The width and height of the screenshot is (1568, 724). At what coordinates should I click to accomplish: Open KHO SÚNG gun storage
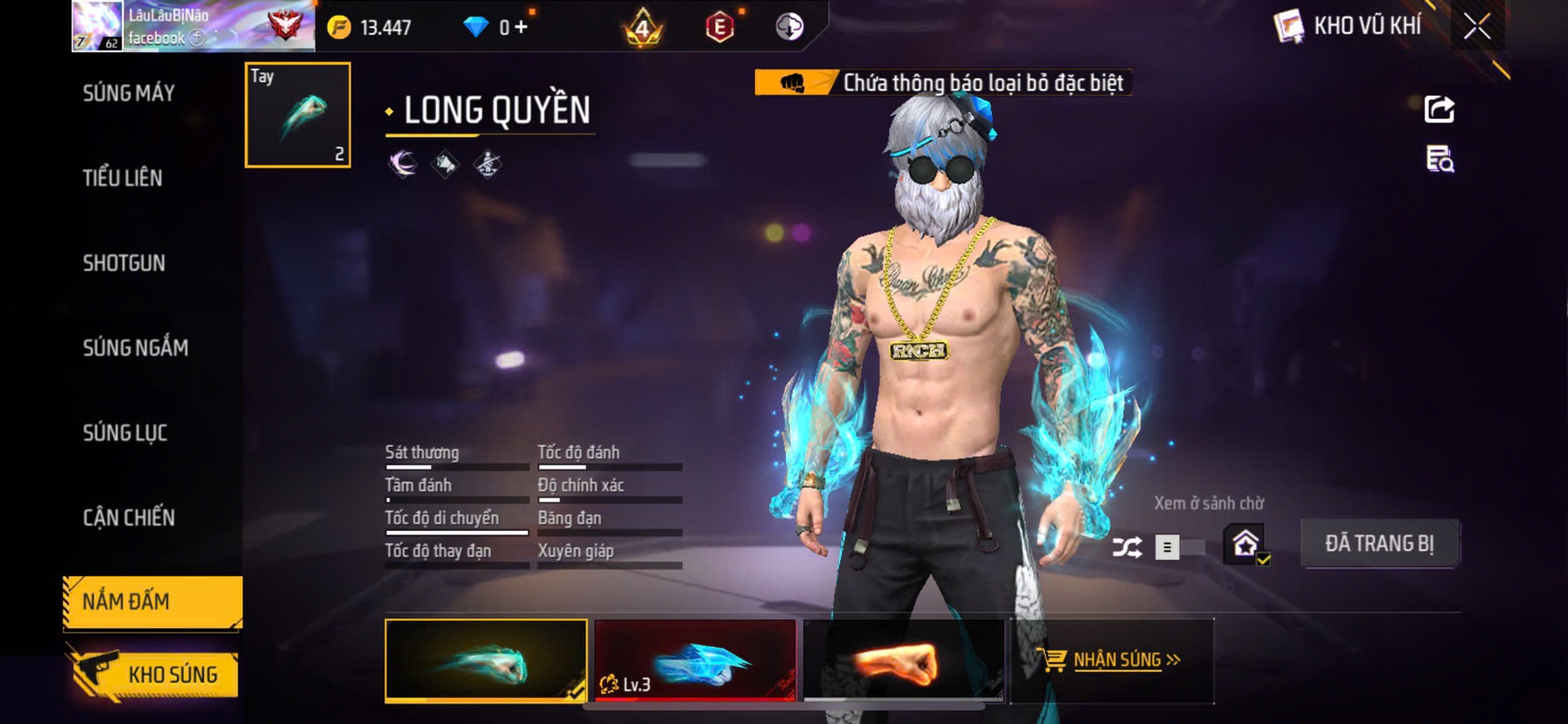coord(156,674)
